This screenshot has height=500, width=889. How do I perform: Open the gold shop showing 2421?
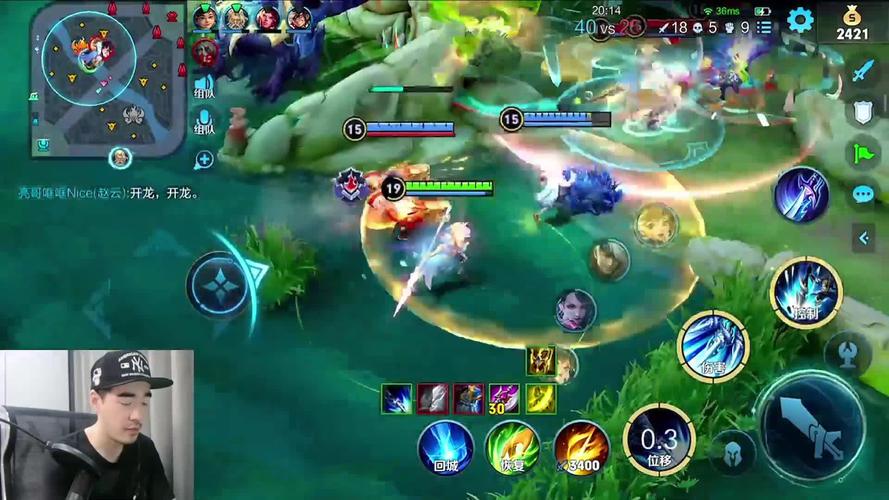(853, 23)
